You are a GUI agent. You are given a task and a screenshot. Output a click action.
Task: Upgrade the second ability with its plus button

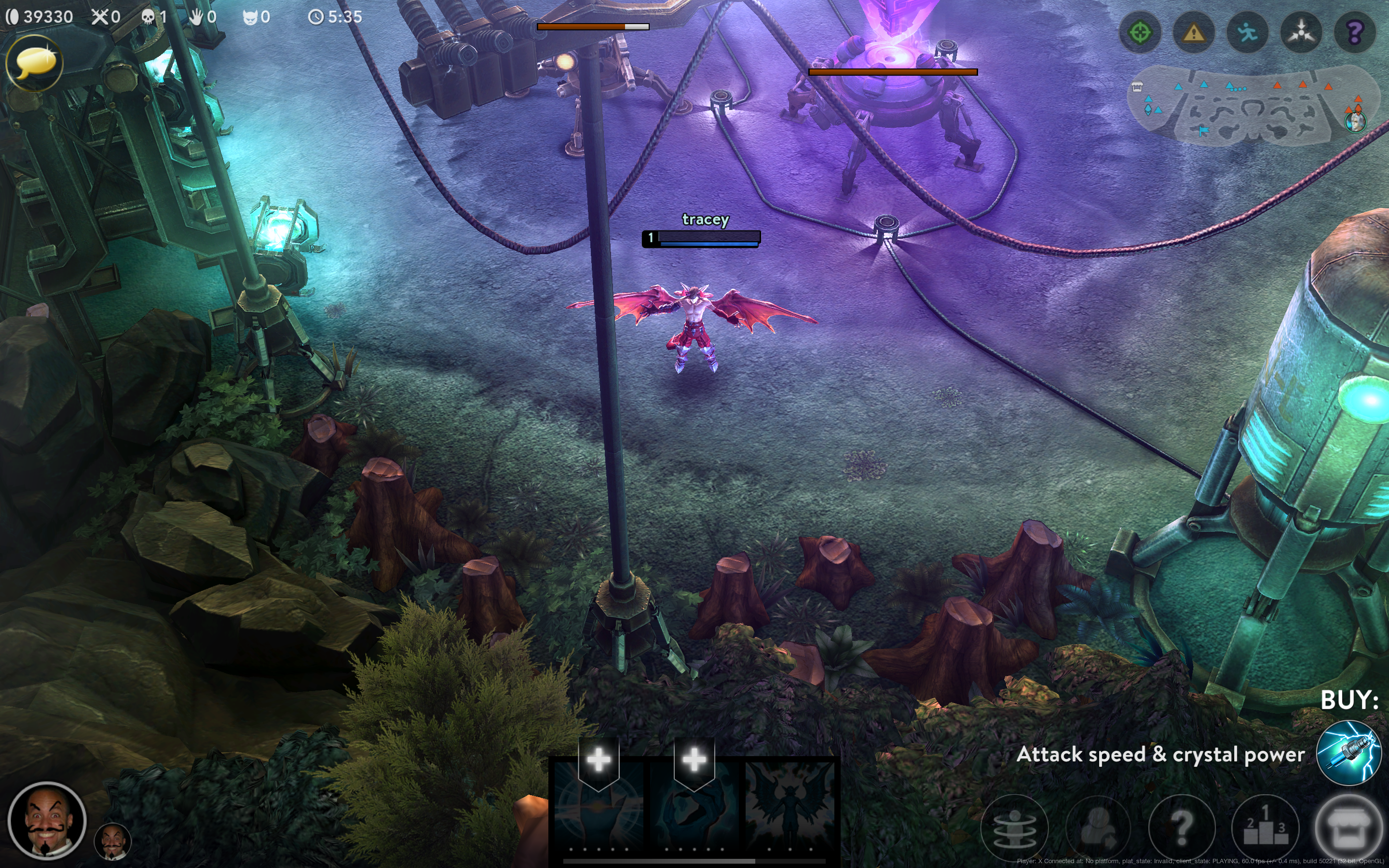(x=694, y=760)
